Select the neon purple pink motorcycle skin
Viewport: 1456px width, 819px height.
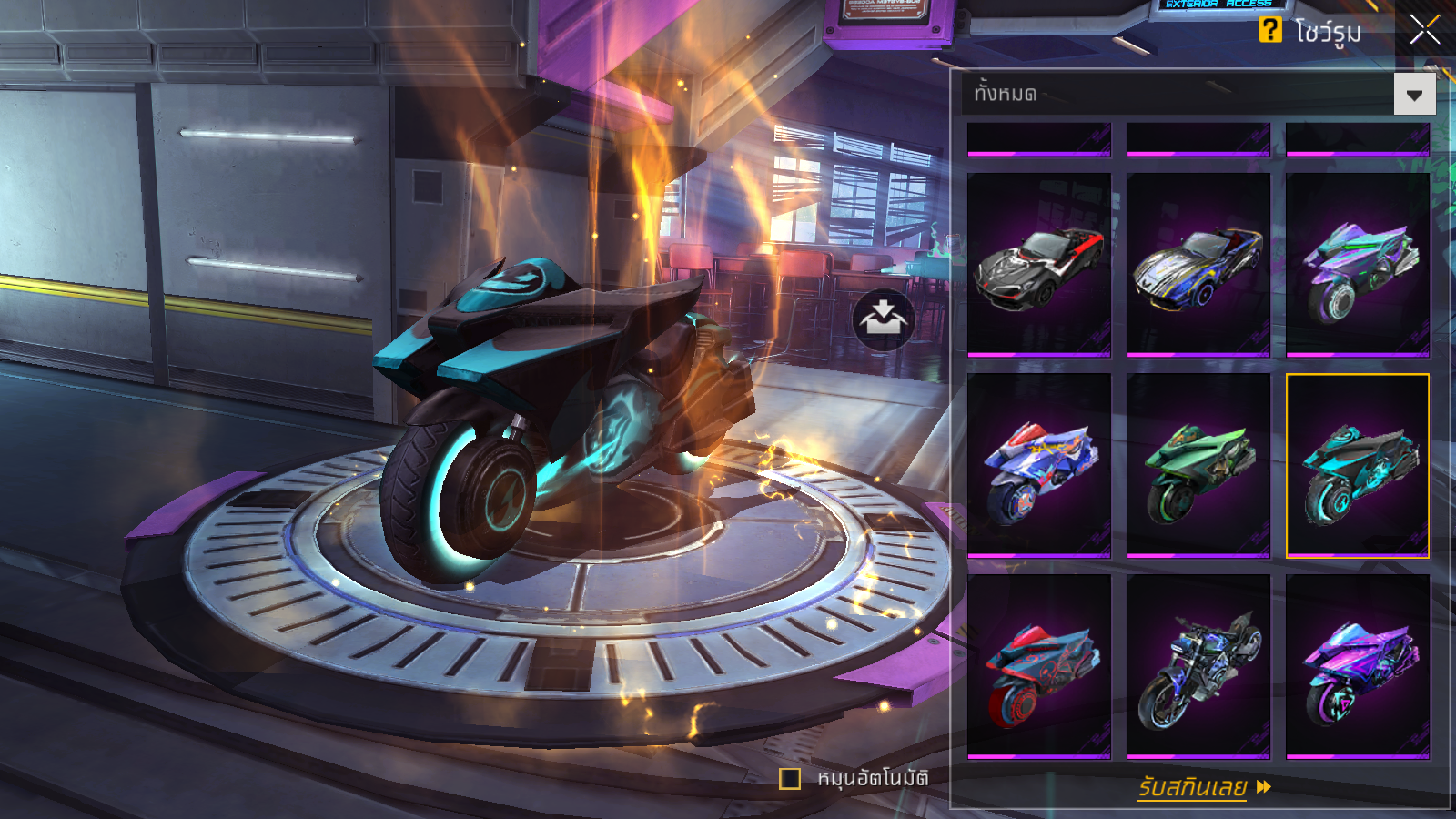1357,666
